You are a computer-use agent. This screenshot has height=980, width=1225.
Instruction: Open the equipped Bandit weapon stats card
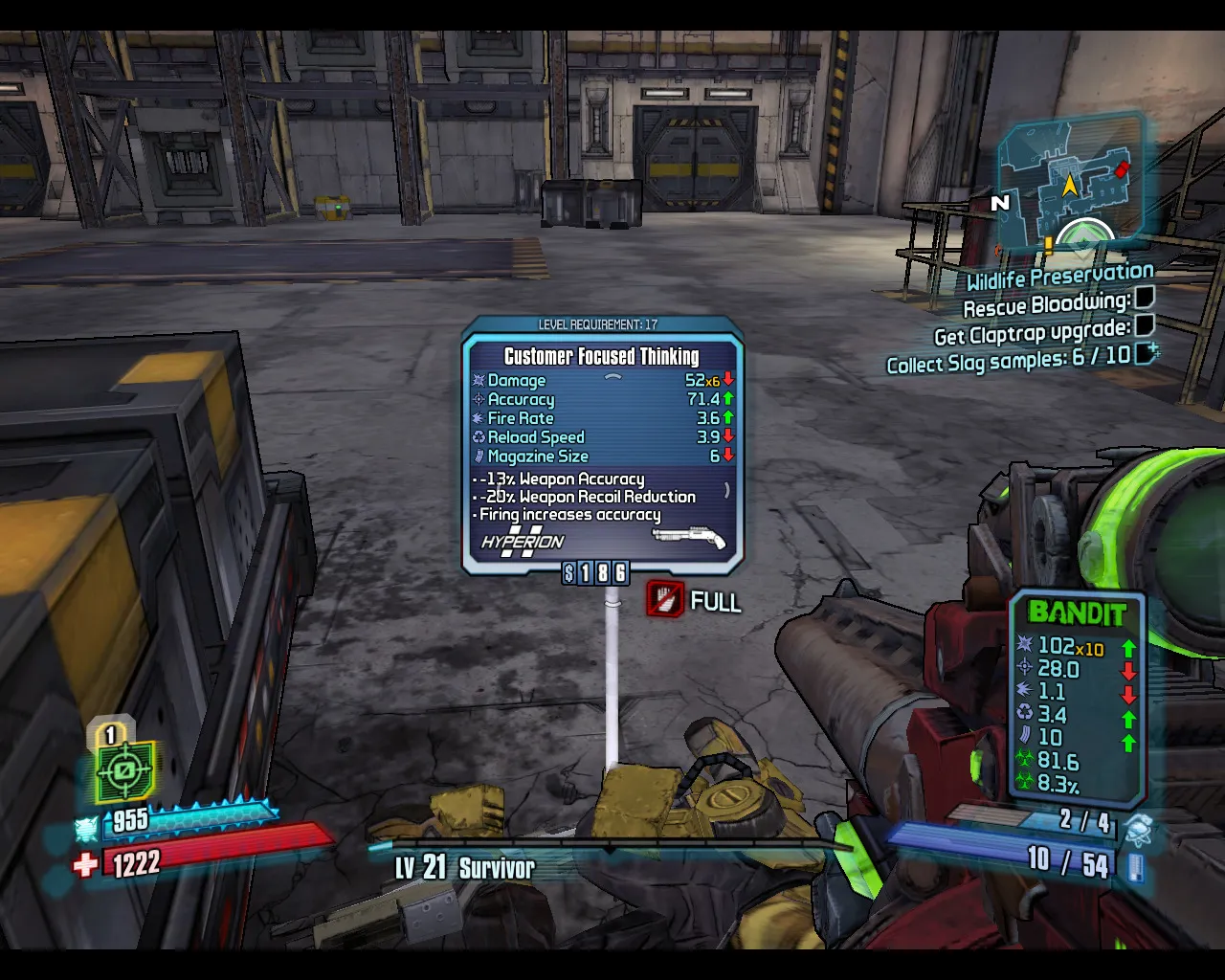pyautogui.click(x=1078, y=700)
